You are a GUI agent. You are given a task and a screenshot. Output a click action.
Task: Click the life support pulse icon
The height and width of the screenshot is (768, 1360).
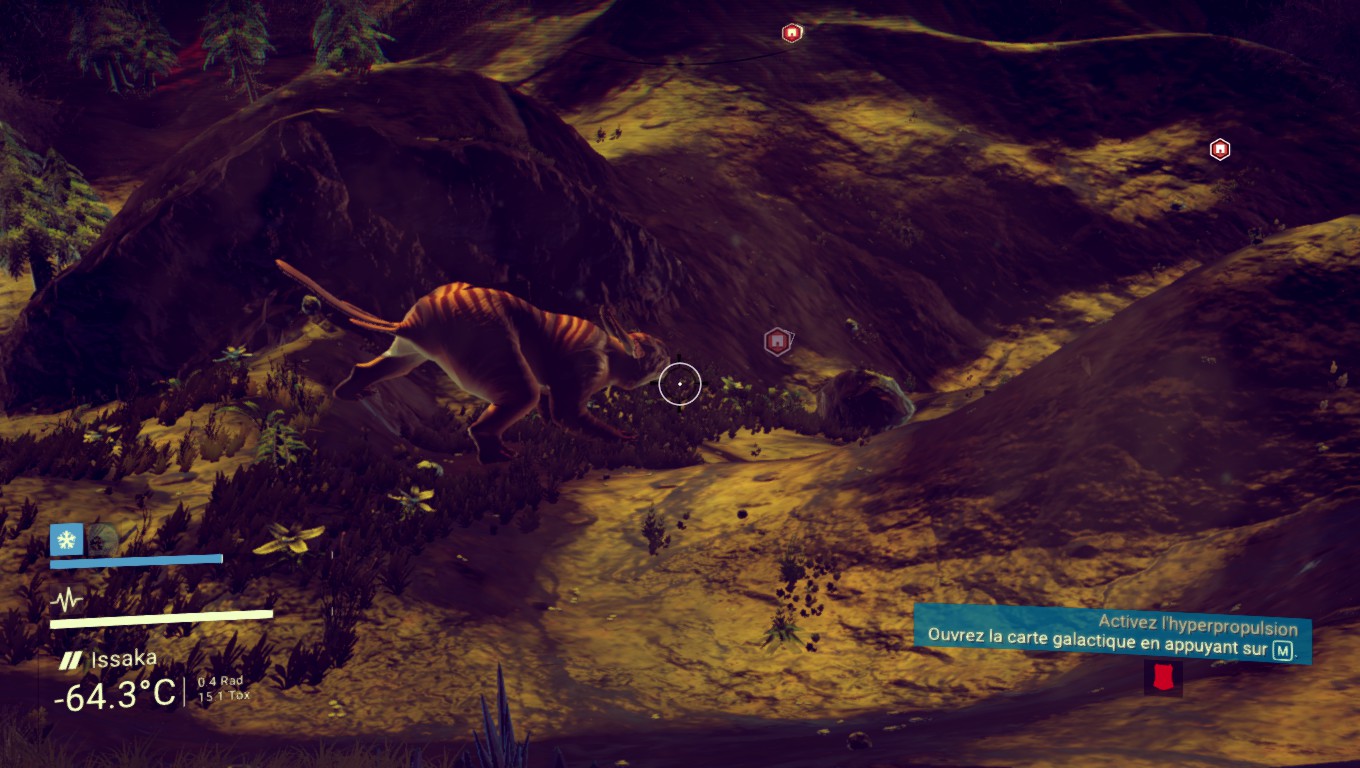coord(68,600)
